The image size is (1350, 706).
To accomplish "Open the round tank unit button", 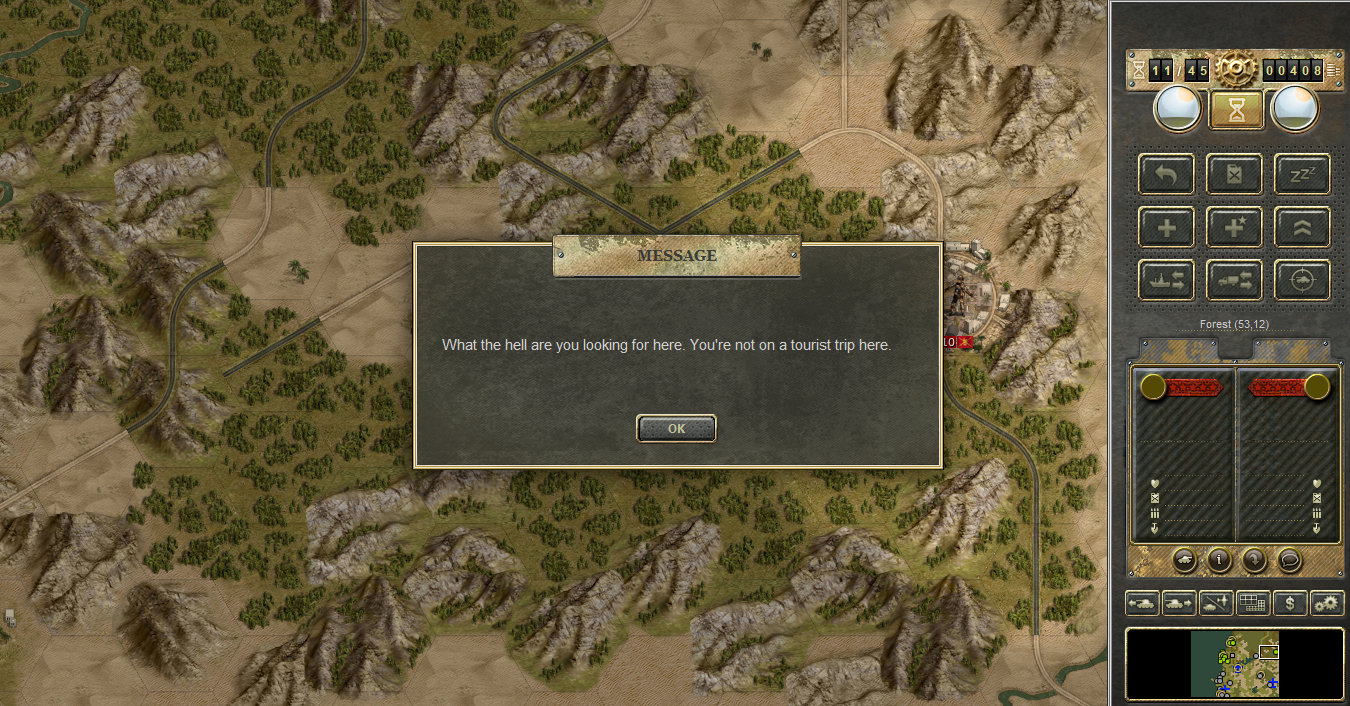I will click(x=1184, y=560).
